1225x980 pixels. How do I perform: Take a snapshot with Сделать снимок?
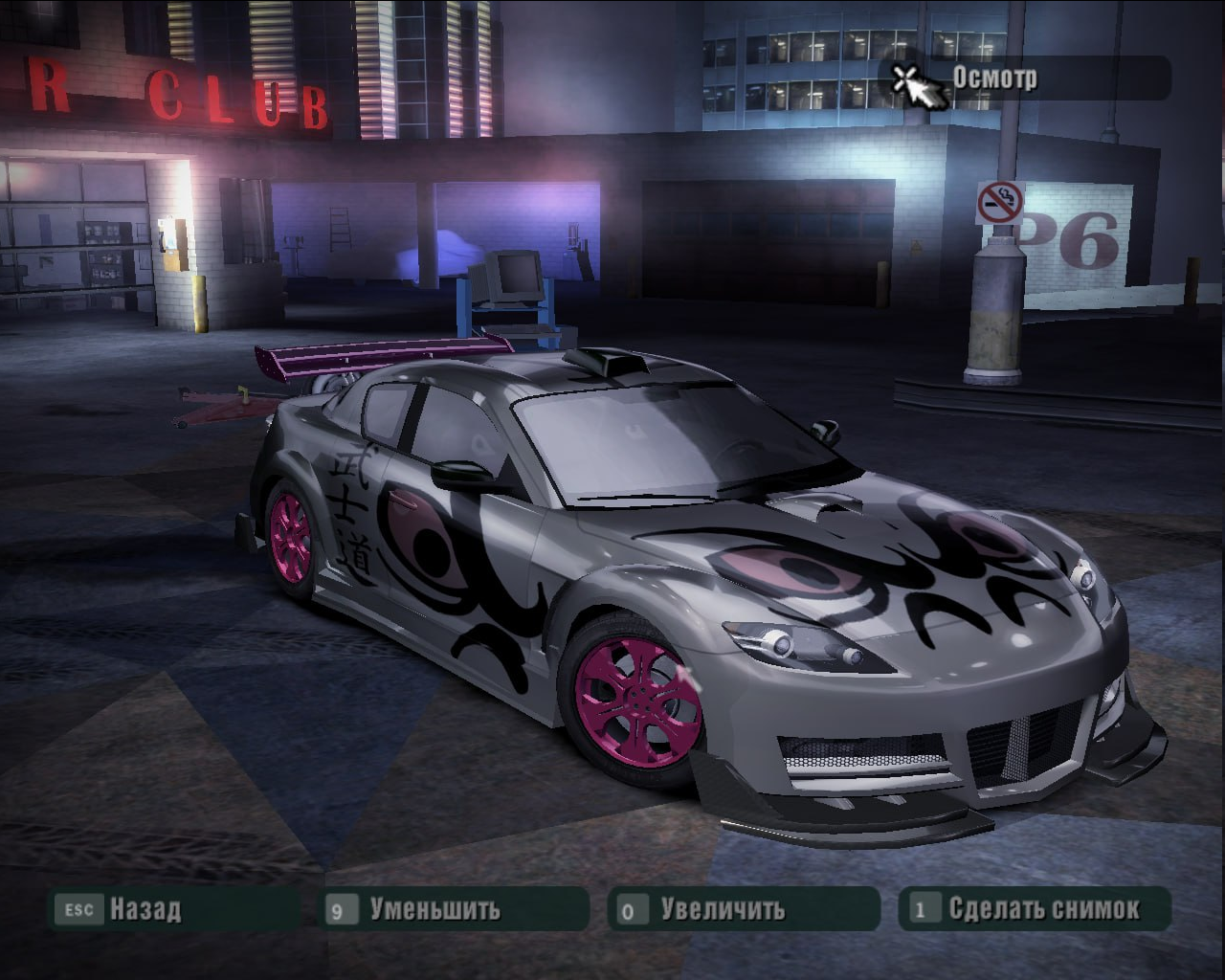(x=1043, y=908)
